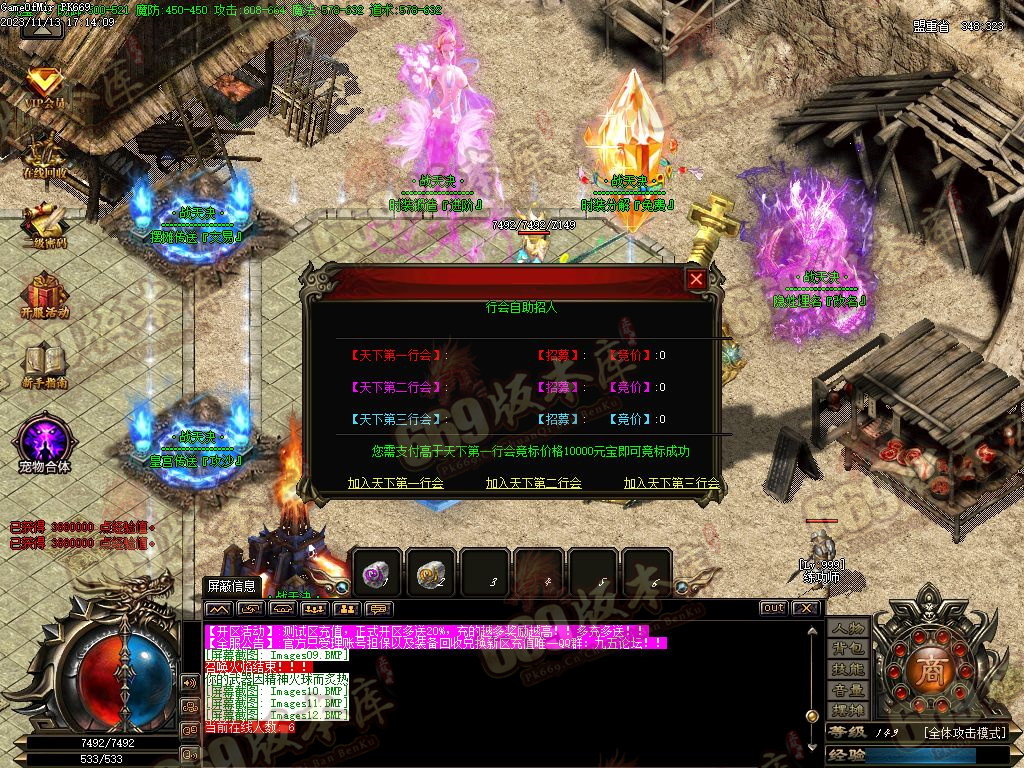1024x768 pixels.
Task: Choose the 加入天下第三行会 link
Action: point(672,483)
